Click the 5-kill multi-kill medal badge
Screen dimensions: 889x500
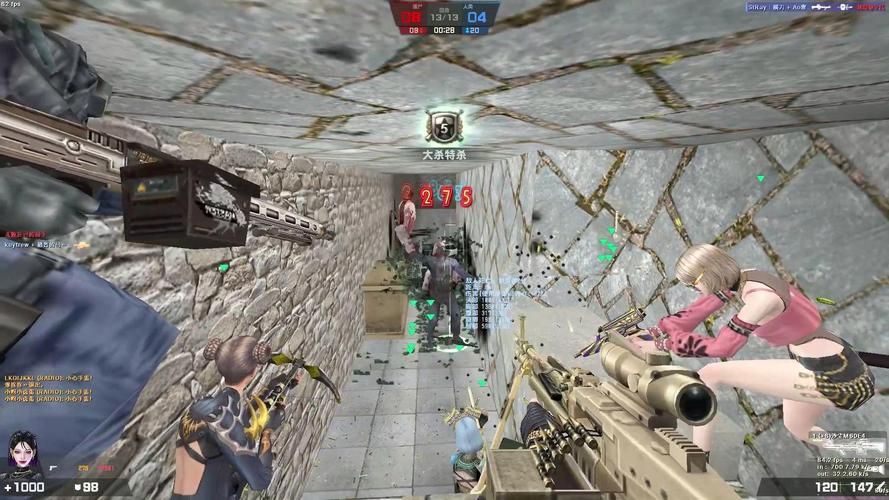(x=444, y=127)
